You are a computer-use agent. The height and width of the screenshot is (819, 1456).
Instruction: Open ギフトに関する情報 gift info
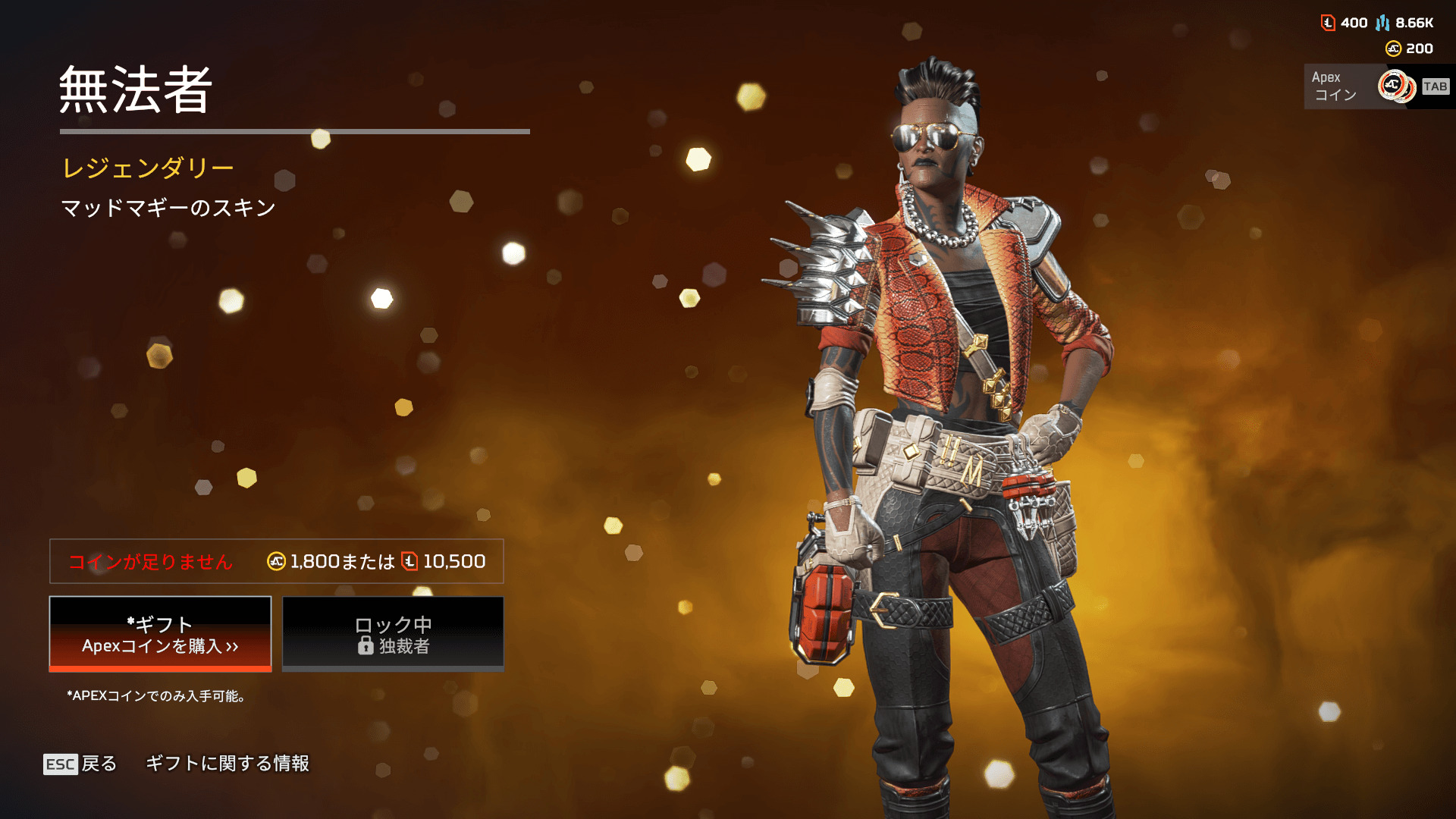[x=227, y=764]
